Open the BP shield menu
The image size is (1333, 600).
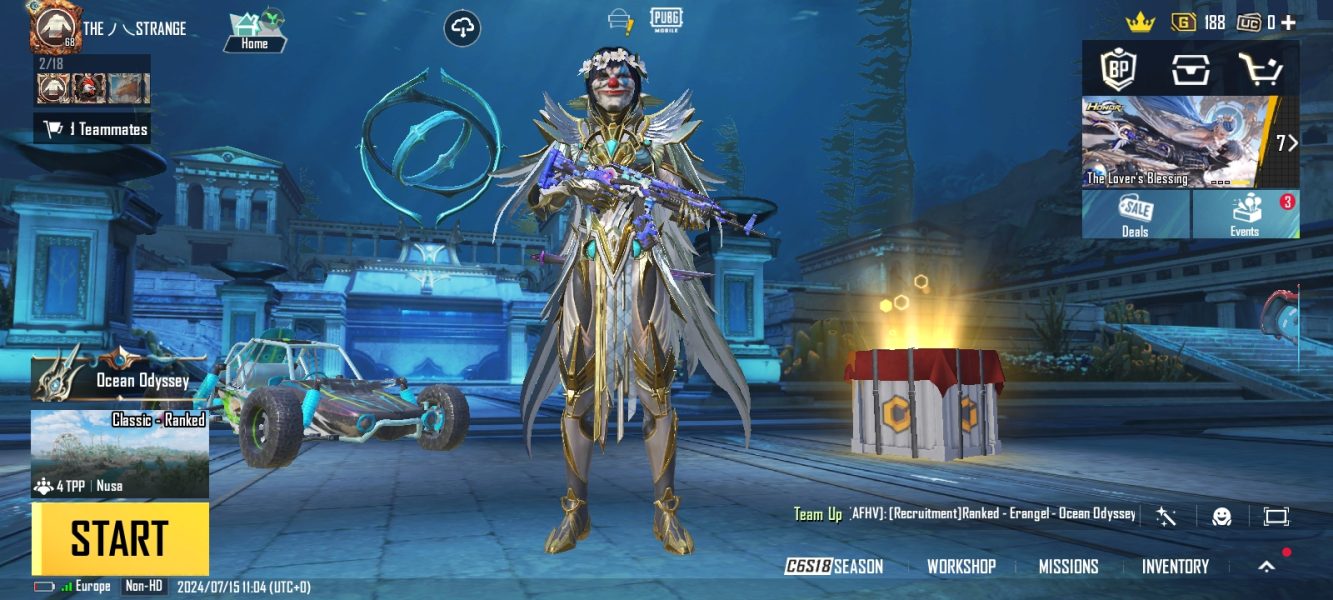(x=1118, y=69)
